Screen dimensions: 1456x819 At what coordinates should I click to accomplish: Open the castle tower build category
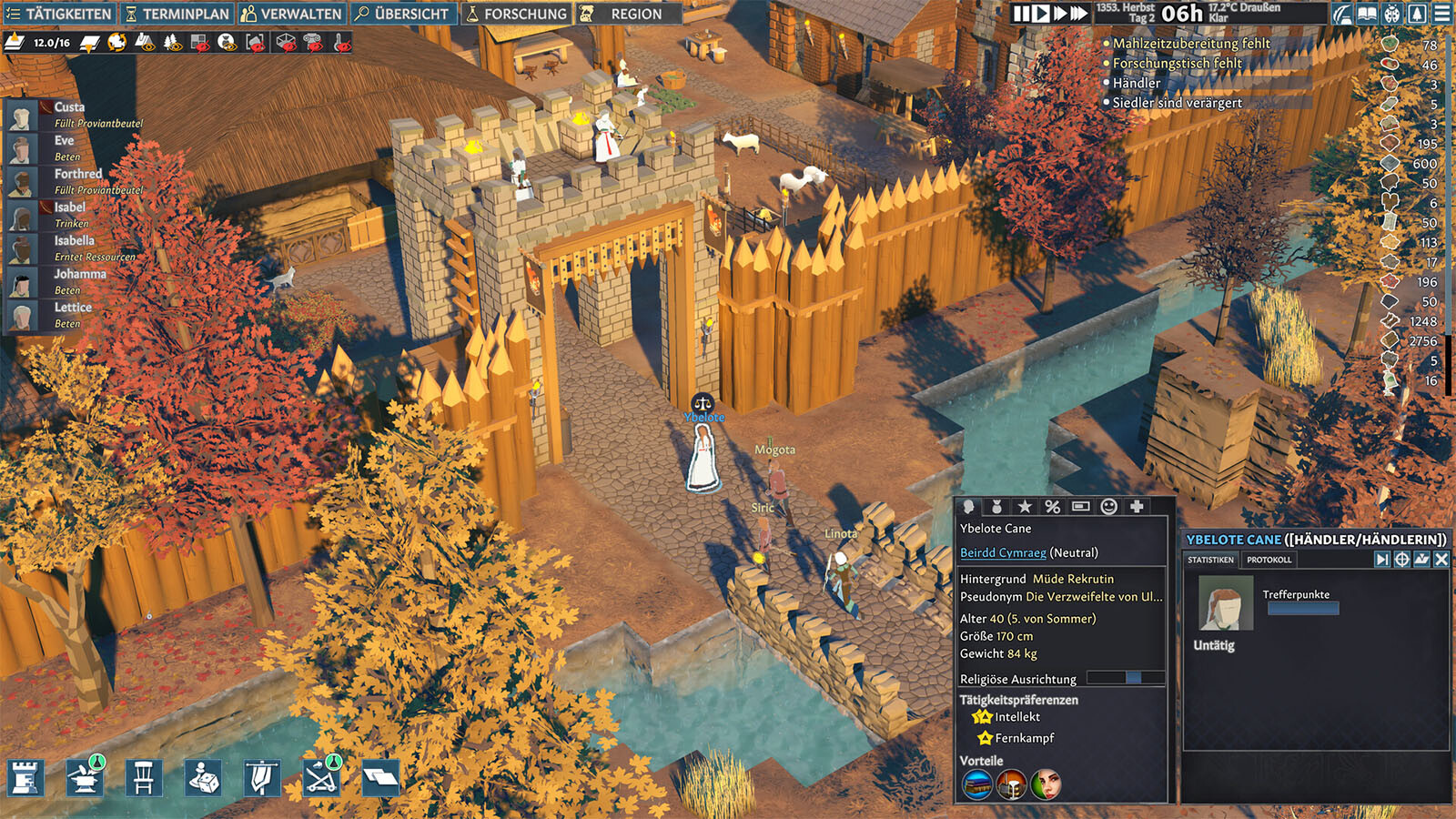[x=25, y=777]
